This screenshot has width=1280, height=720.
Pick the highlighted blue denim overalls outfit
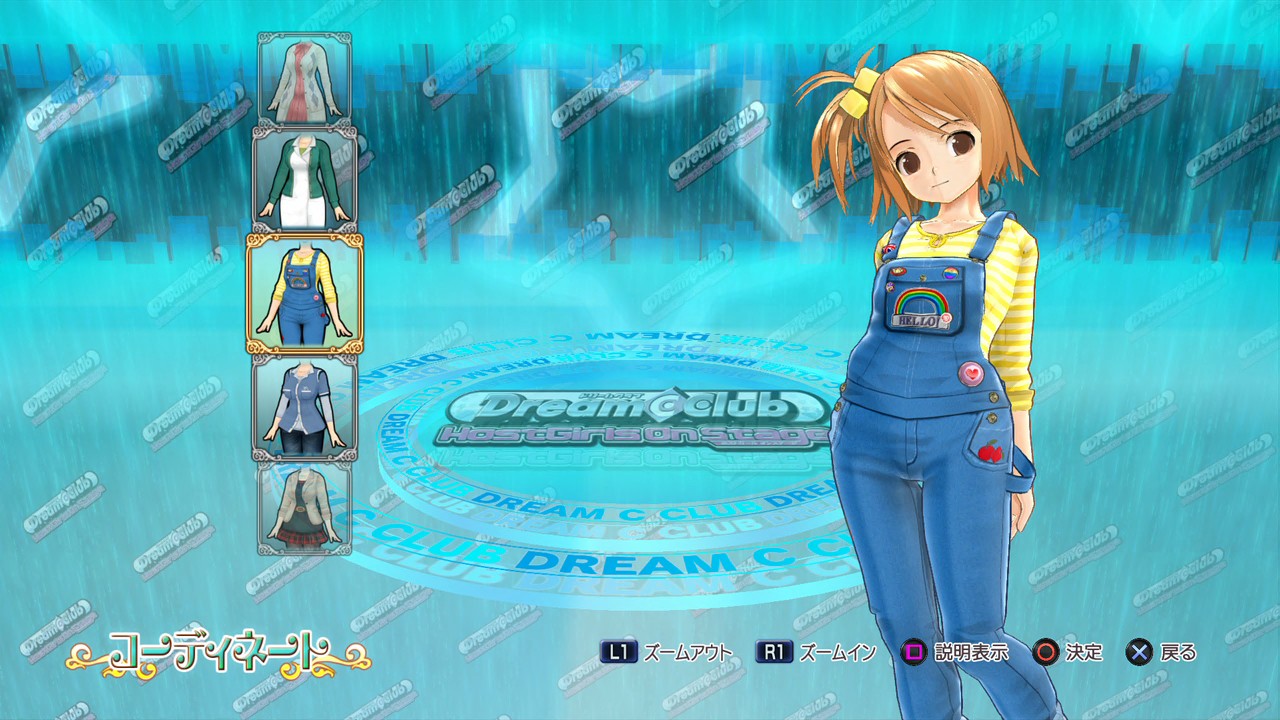pyautogui.click(x=304, y=293)
